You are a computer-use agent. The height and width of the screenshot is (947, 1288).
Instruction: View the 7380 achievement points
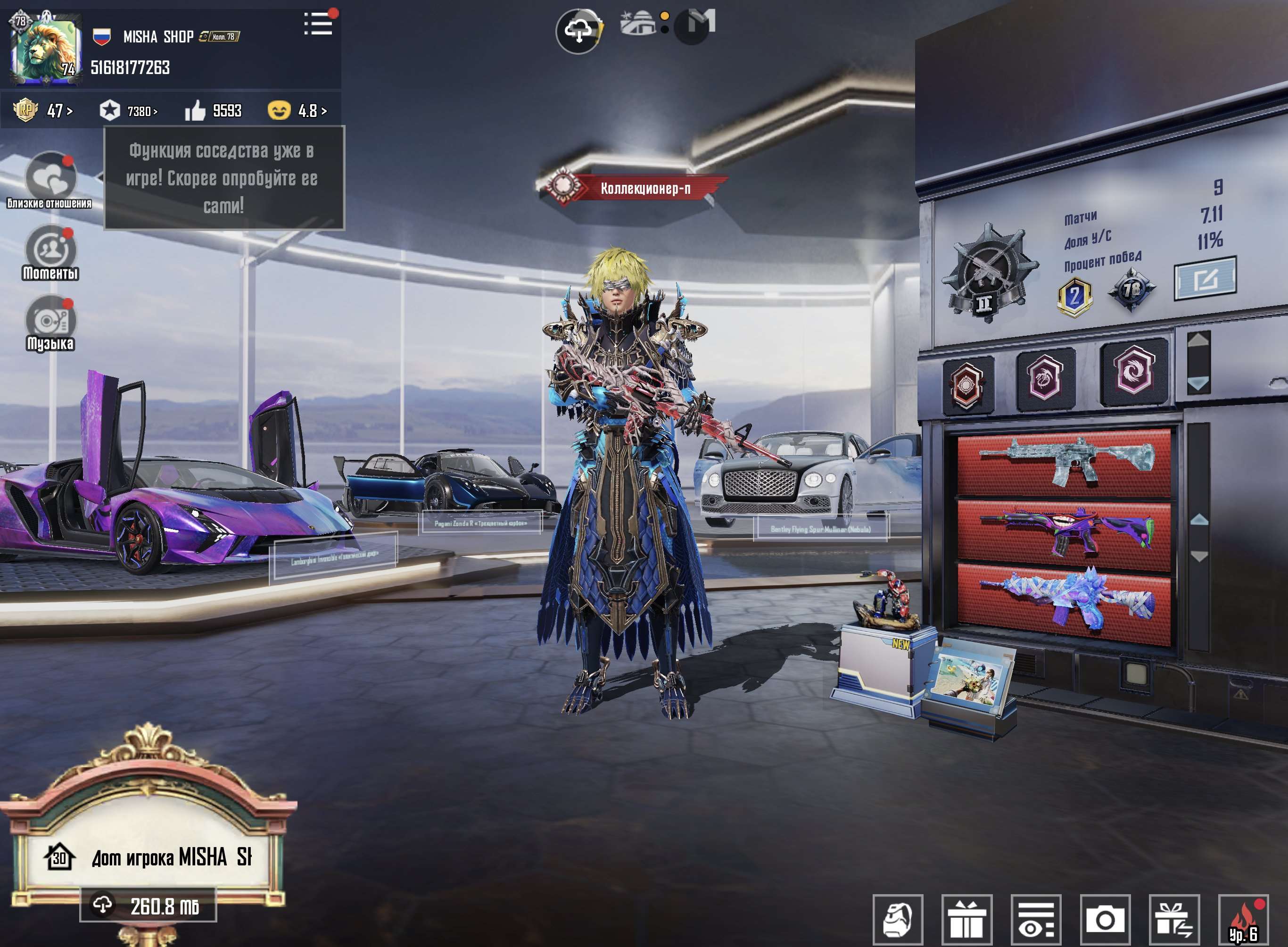pyautogui.click(x=128, y=110)
